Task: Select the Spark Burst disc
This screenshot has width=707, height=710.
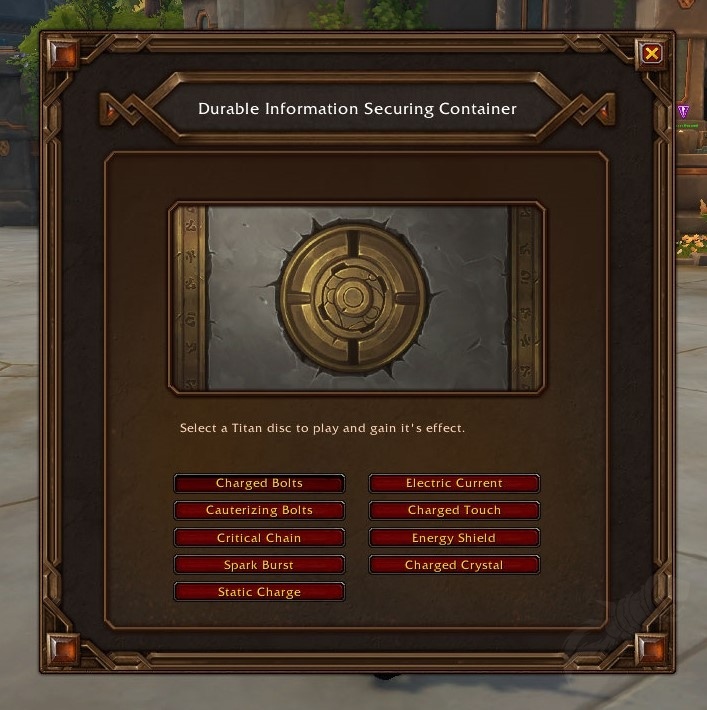Action: pyautogui.click(x=259, y=565)
